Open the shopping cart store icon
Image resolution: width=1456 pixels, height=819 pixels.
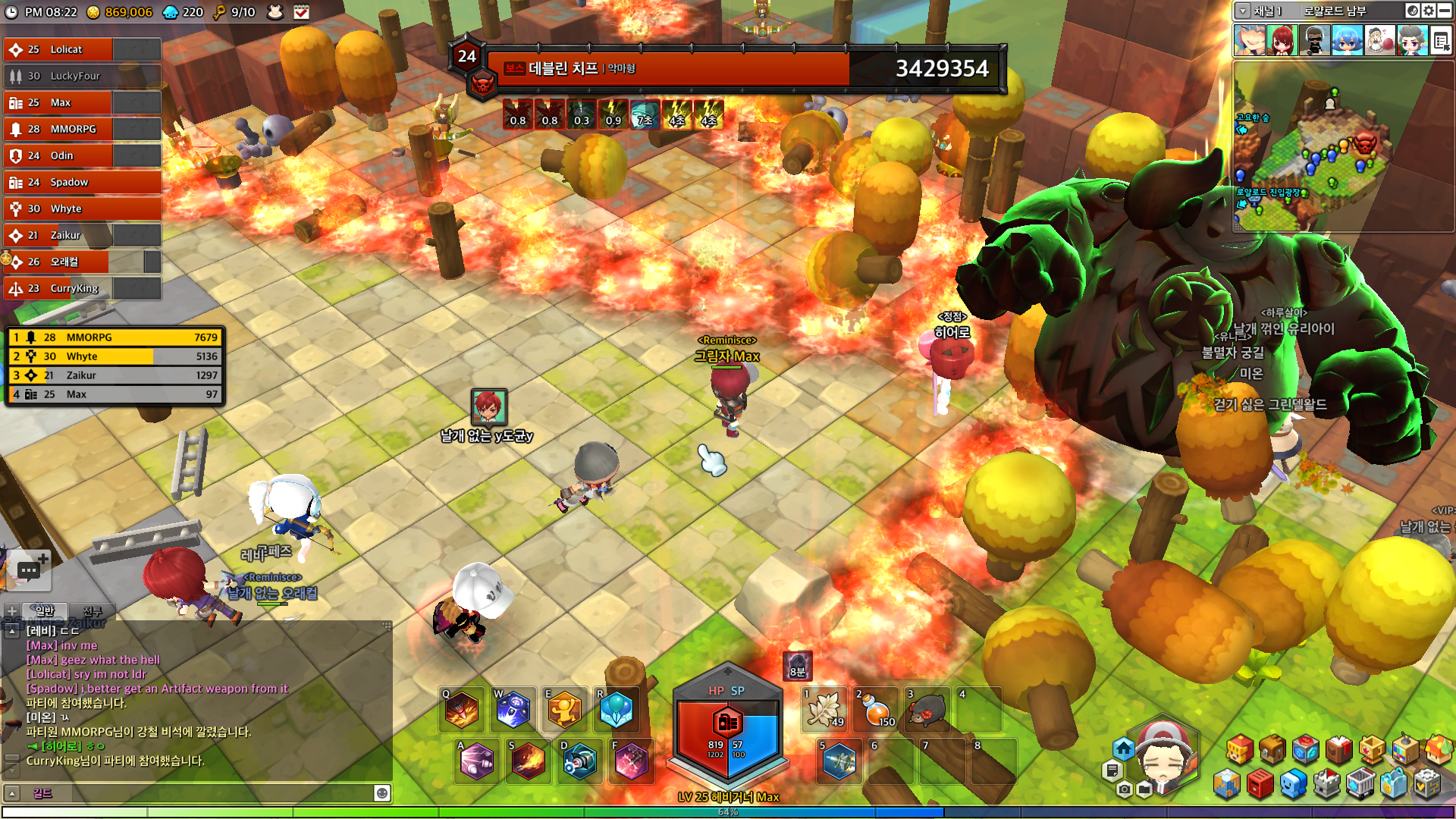[x=1360, y=783]
